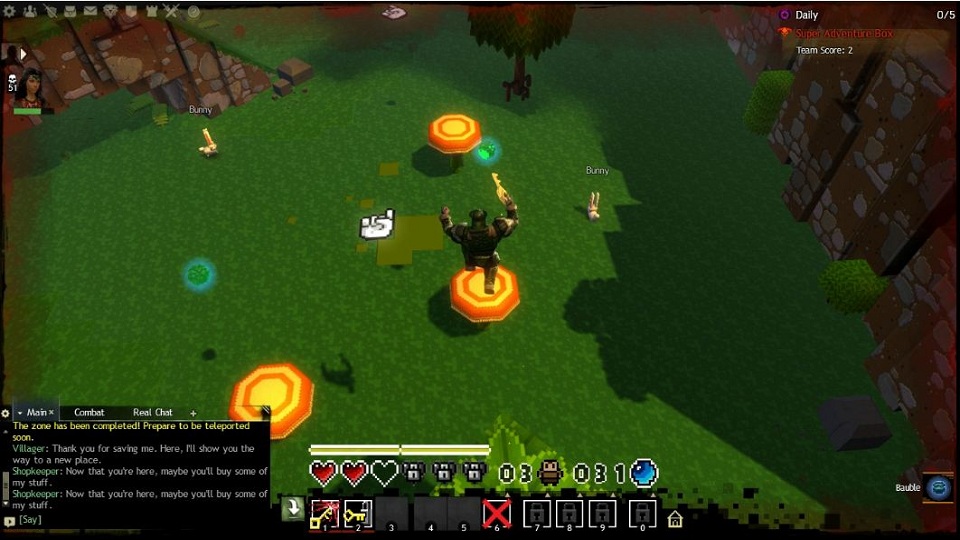
Task: Open the guild castle tower icon
Action: tap(152, 12)
